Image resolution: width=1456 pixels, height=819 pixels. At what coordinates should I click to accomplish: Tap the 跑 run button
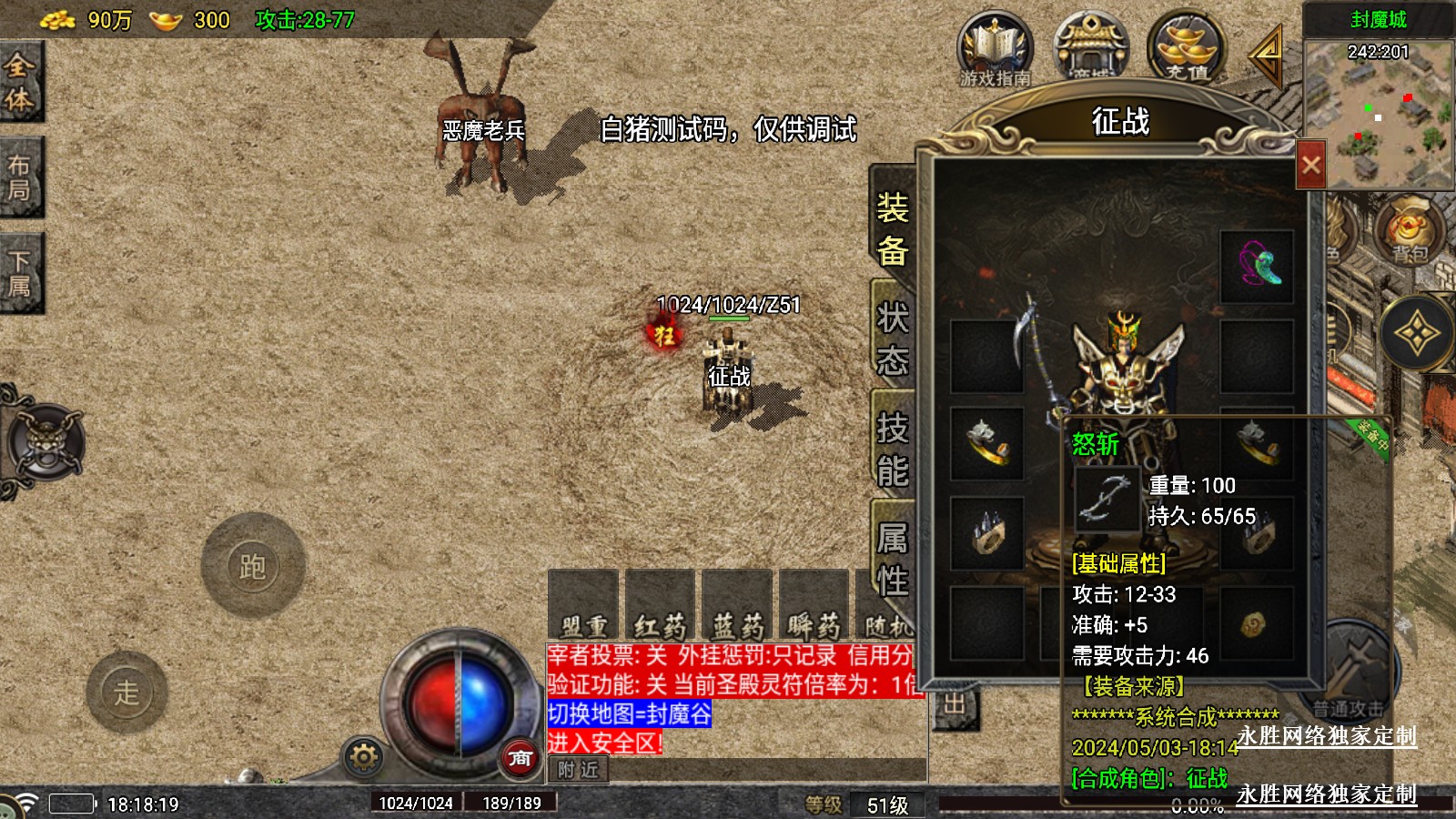[252, 566]
